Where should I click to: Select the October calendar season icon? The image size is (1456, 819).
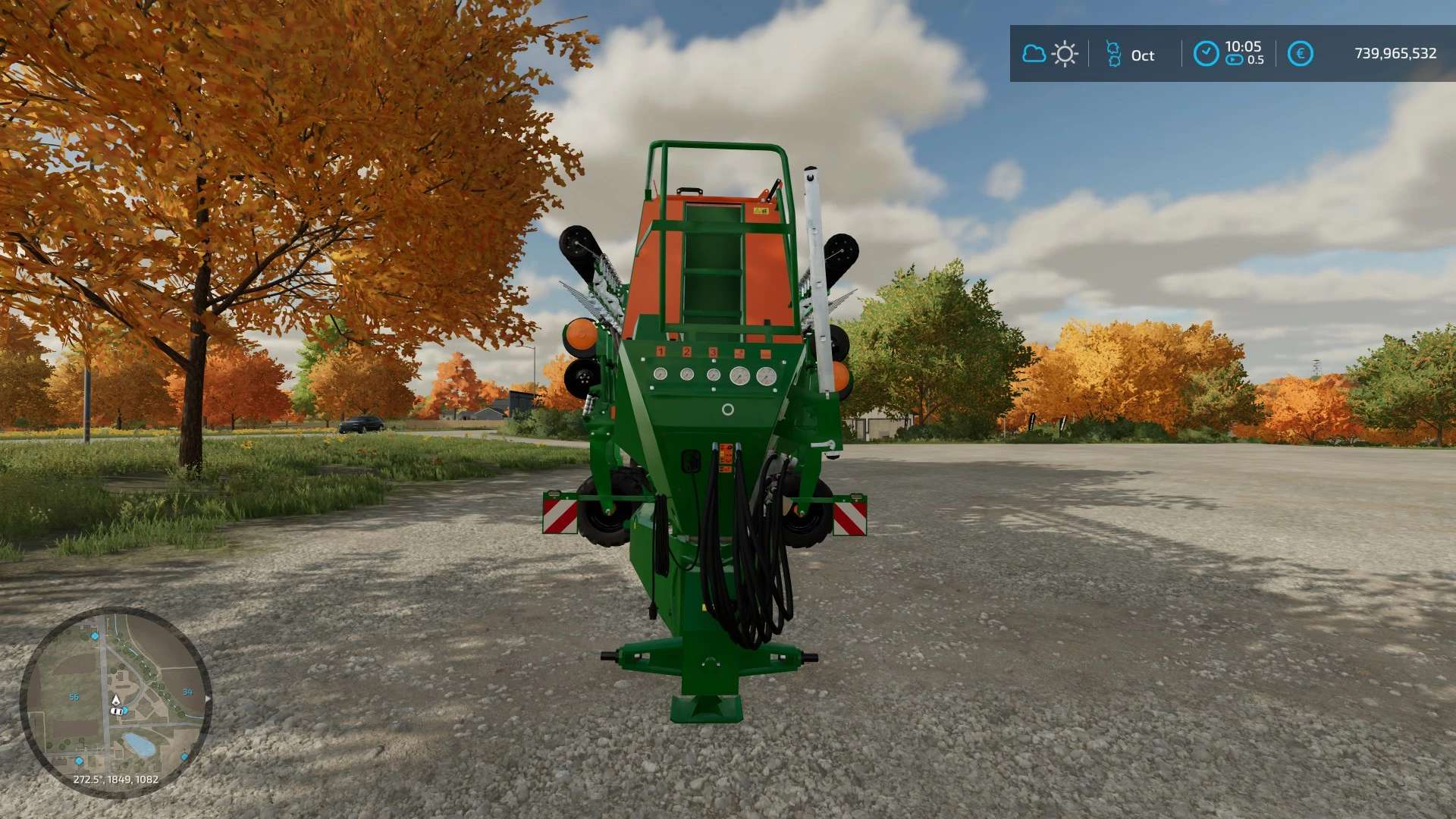(1113, 54)
